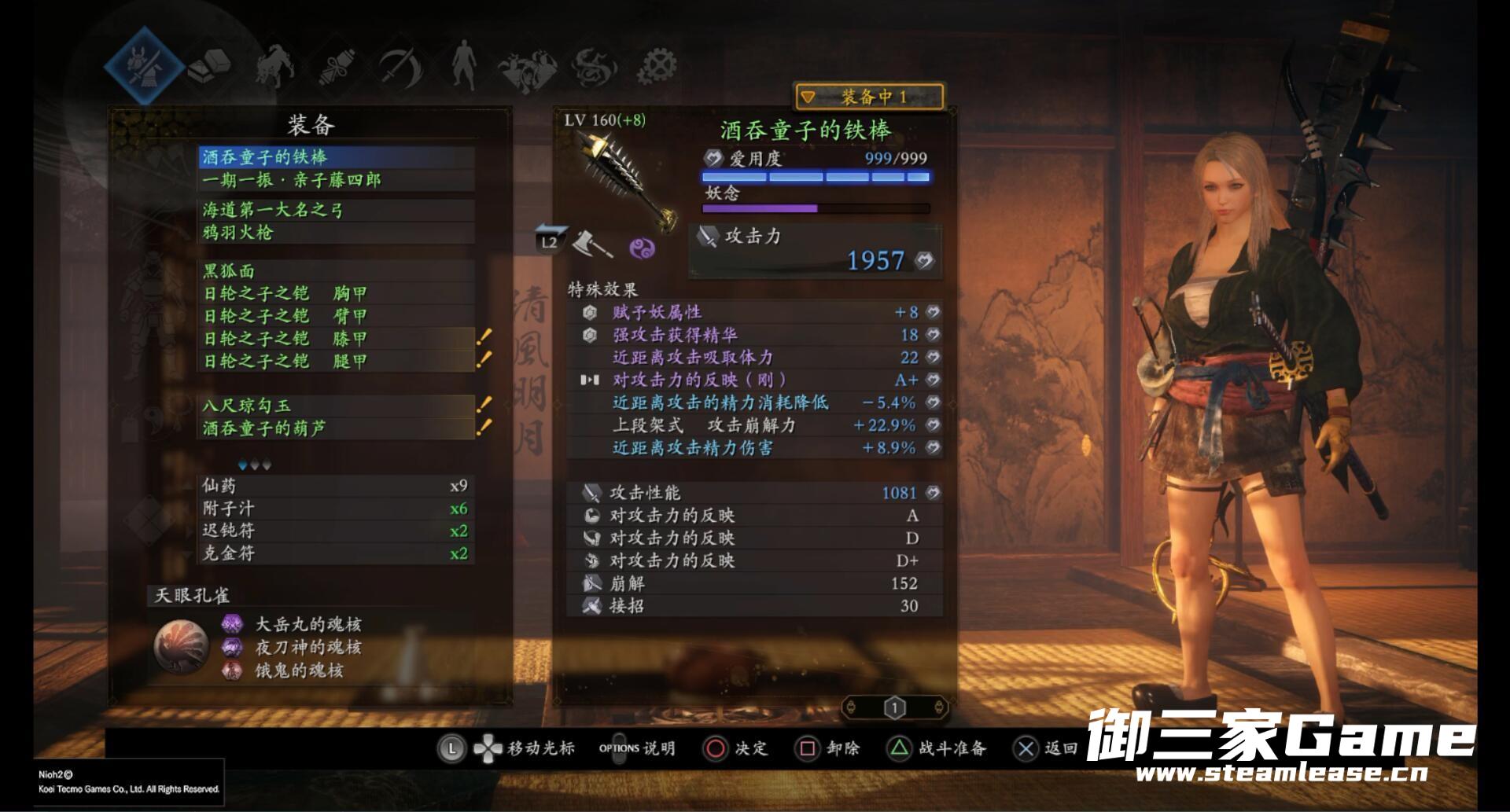Switch to the scythe icon tab

[x=401, y=66]
